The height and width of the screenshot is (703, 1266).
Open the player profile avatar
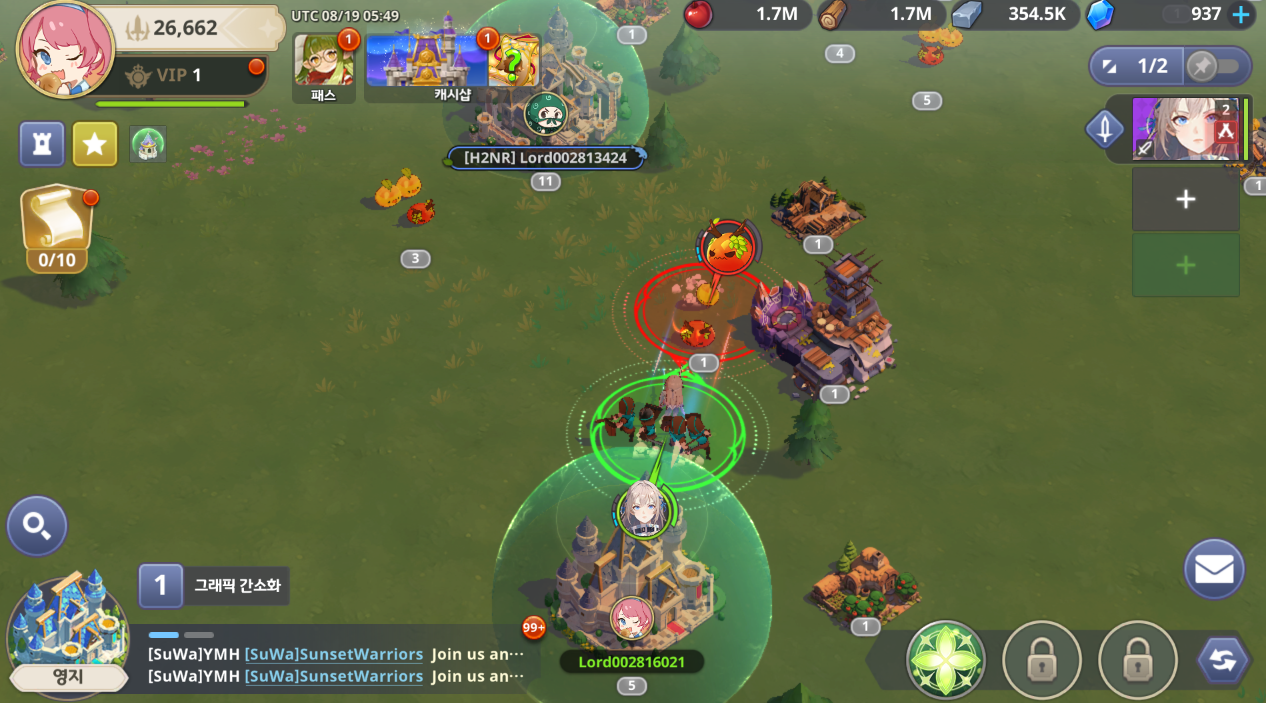tap(64, 48)
